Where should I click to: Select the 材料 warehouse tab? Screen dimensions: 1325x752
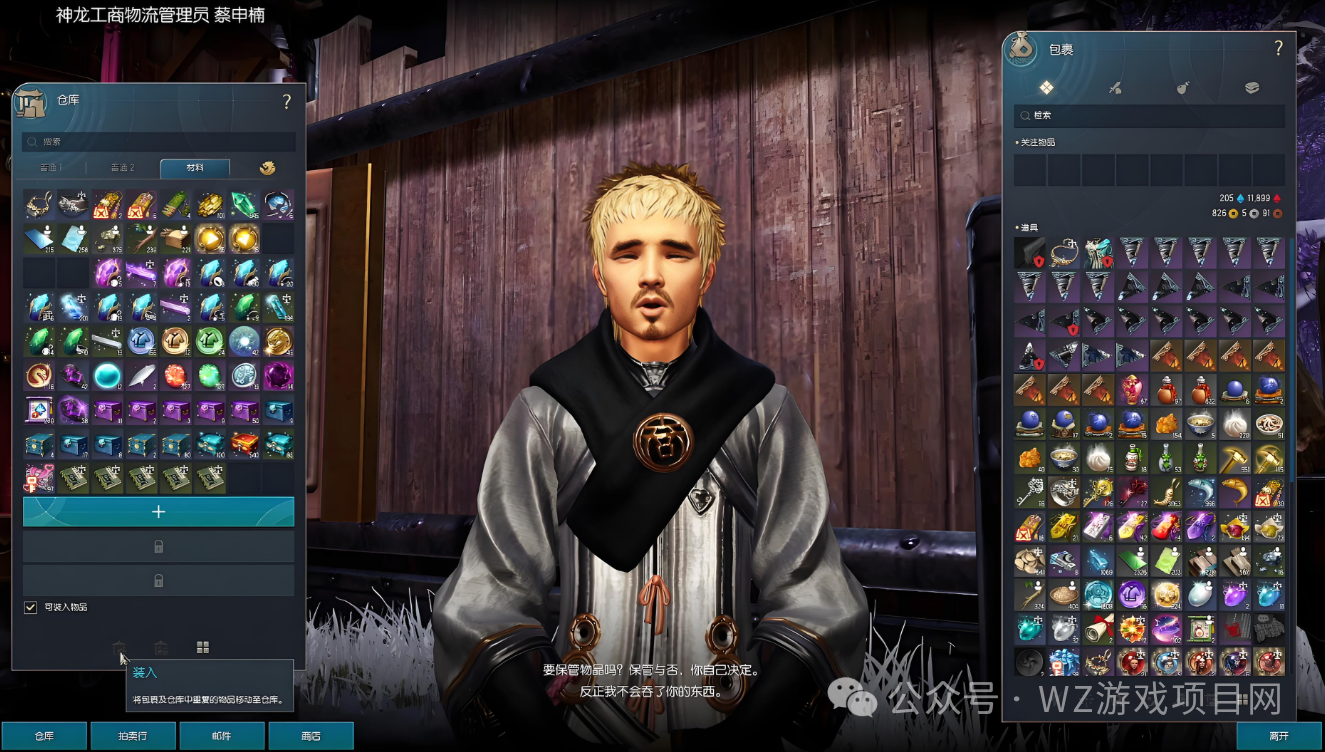(194, 168)
